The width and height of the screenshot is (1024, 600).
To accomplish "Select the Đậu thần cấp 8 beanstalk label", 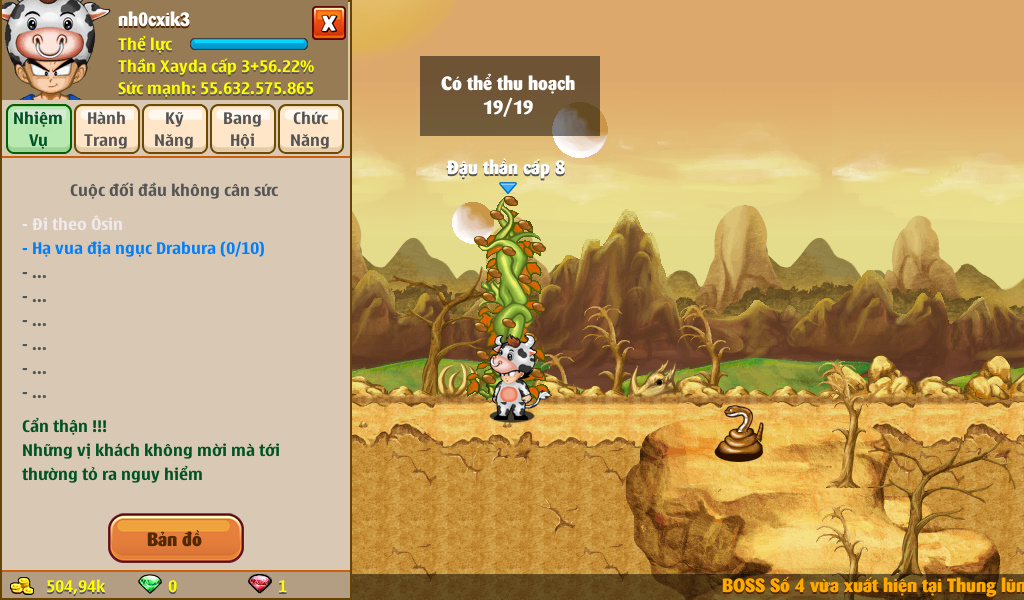I will point(506,168).
